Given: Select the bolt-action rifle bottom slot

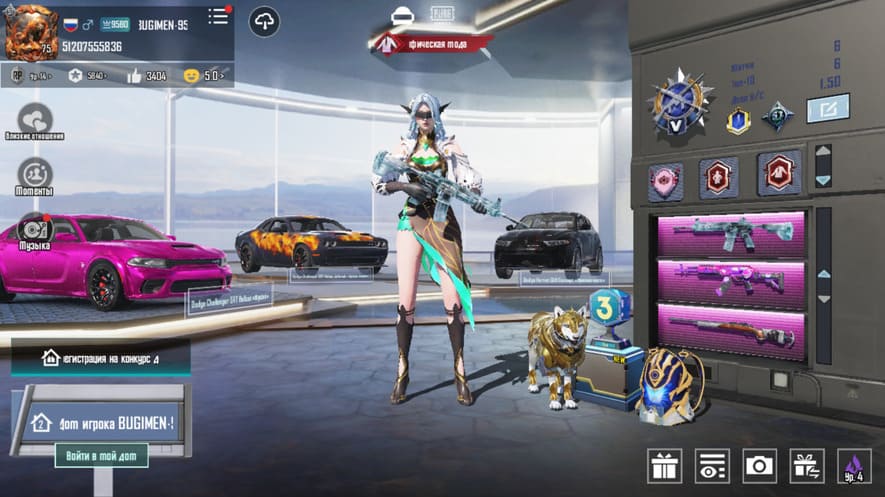Looking at the screenshot, I should click(730, 330).
